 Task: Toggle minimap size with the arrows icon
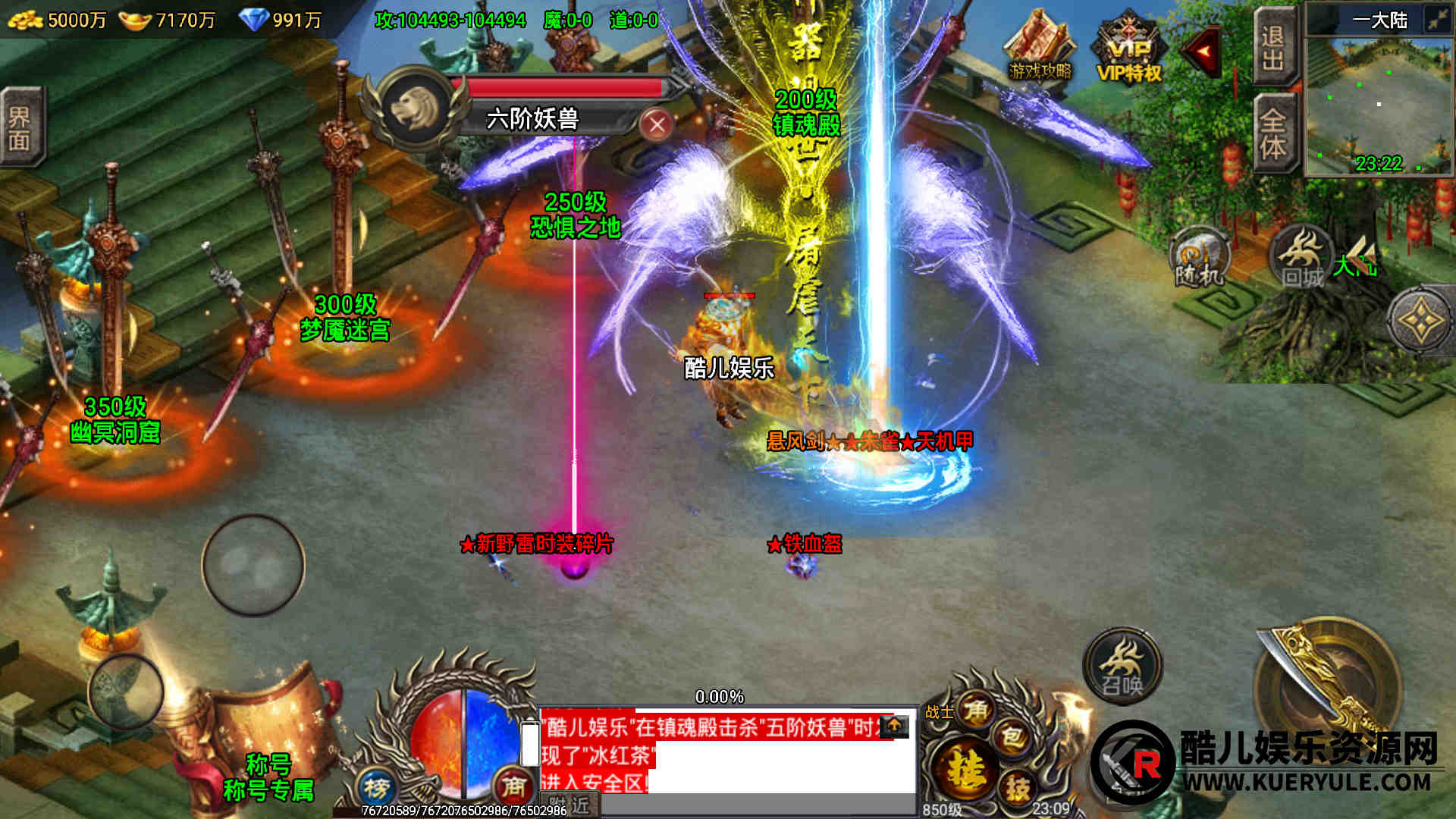click(1437, 19)
